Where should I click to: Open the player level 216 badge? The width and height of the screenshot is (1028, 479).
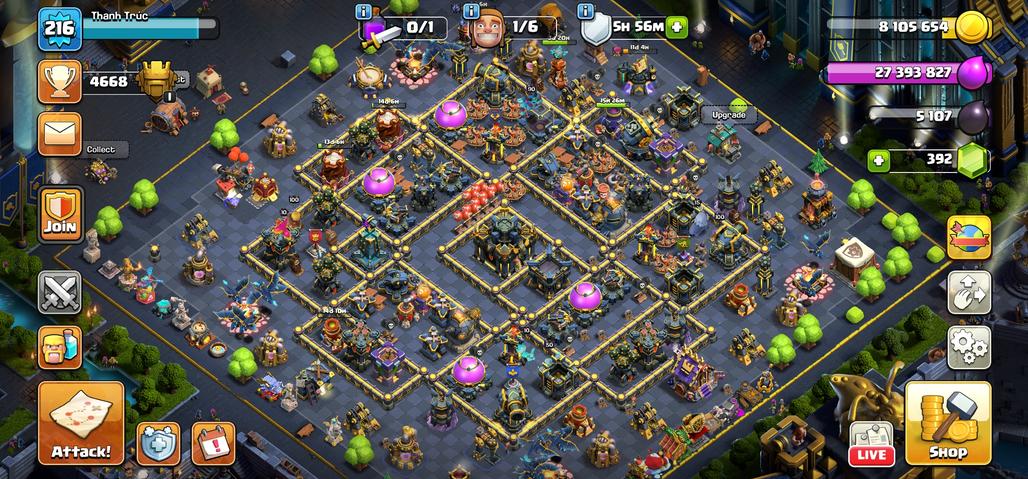tap(59, 29)
